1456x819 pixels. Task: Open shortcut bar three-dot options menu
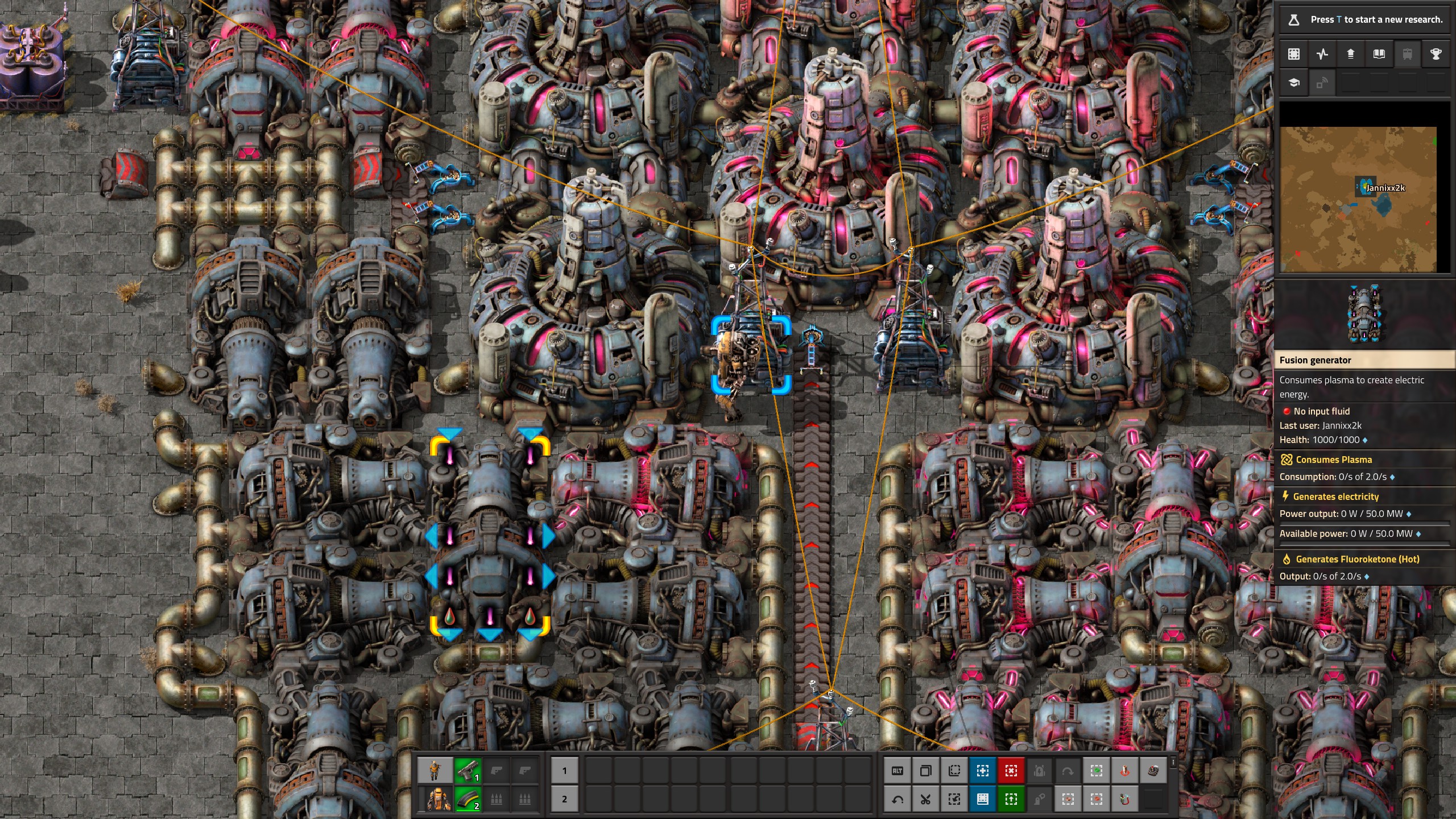(1173, 762)
